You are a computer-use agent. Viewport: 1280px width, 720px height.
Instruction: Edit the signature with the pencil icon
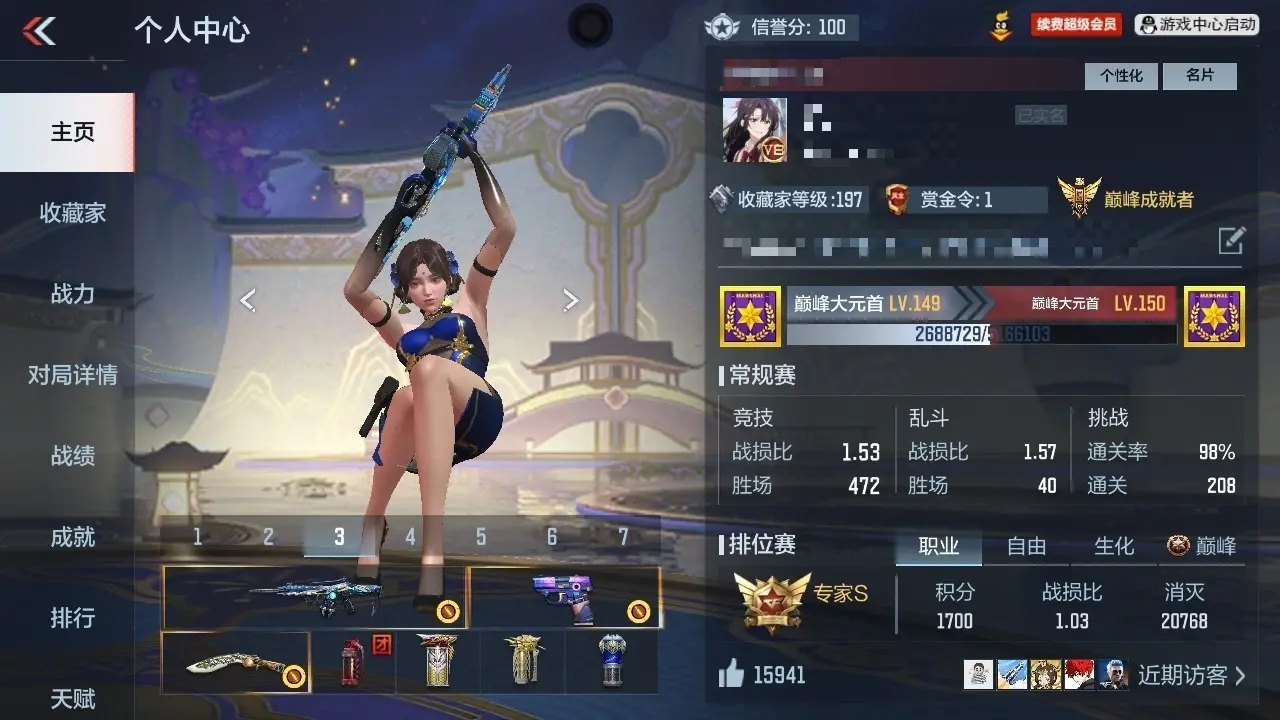coord(1231,240)
